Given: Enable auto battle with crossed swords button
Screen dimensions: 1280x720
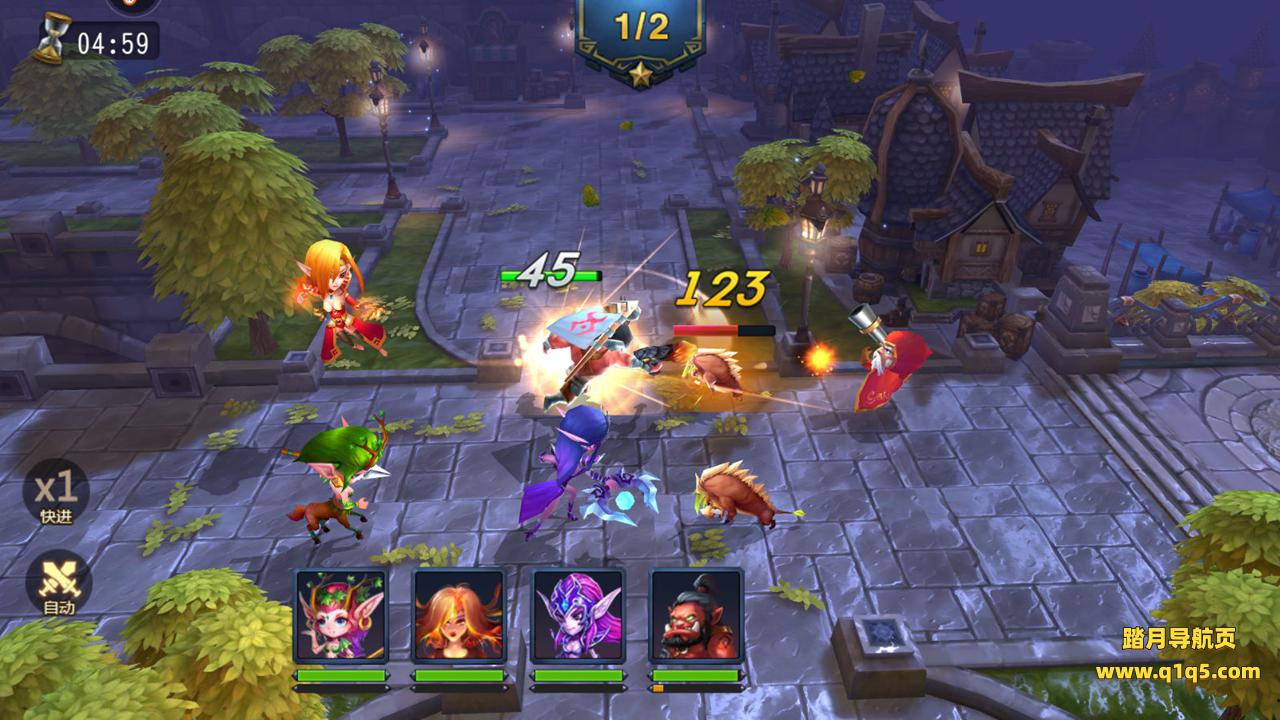Looking at the screenshot, I should 57,581.
